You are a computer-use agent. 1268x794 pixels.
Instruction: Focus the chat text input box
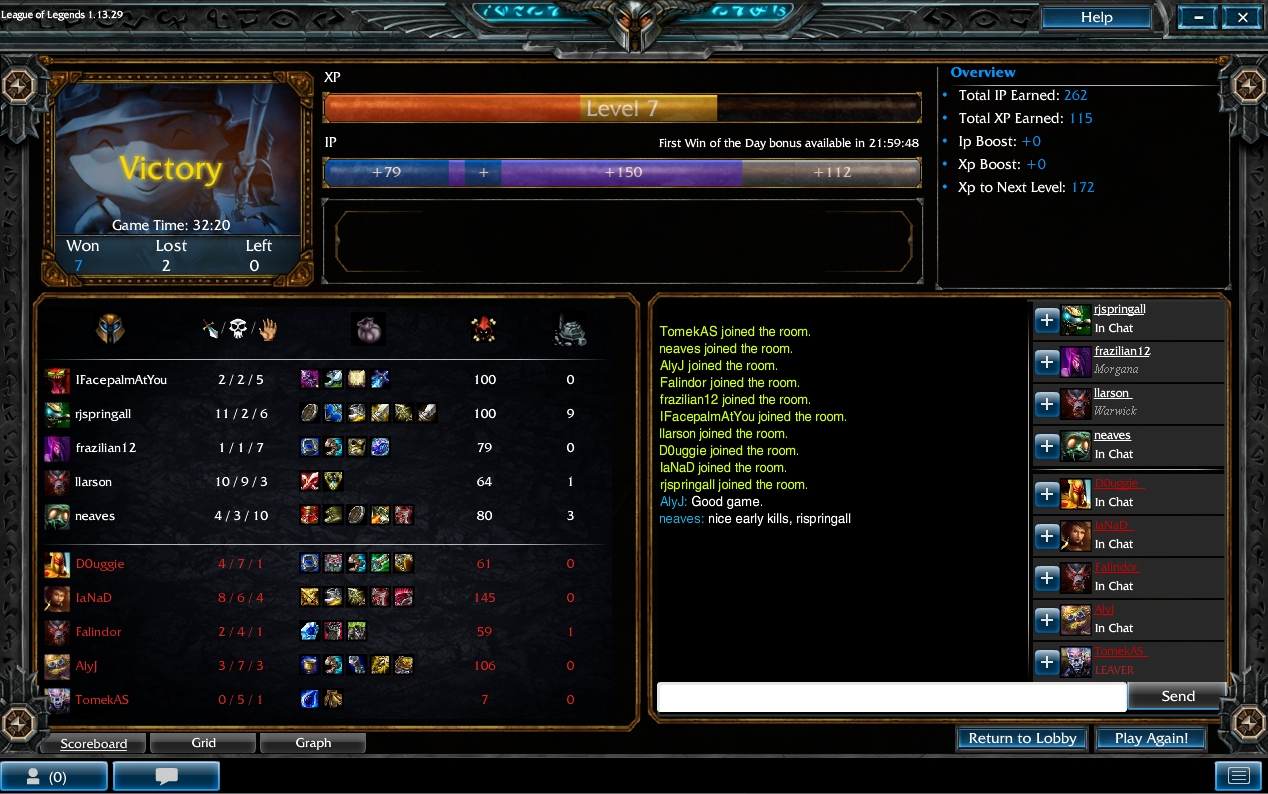(891, 697)
